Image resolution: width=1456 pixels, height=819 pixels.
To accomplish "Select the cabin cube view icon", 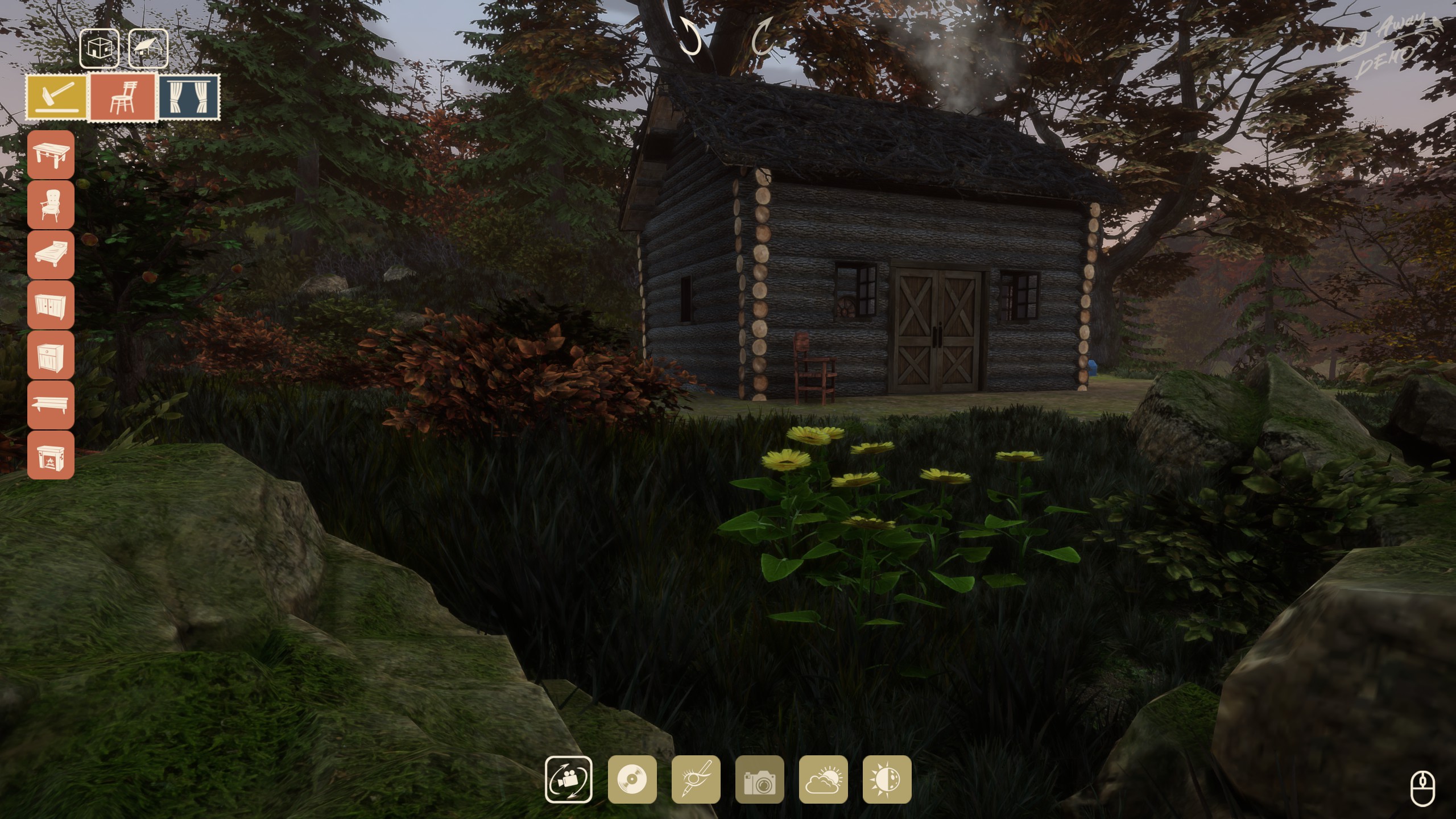I will pyautogui.click(x=100, y=49).
